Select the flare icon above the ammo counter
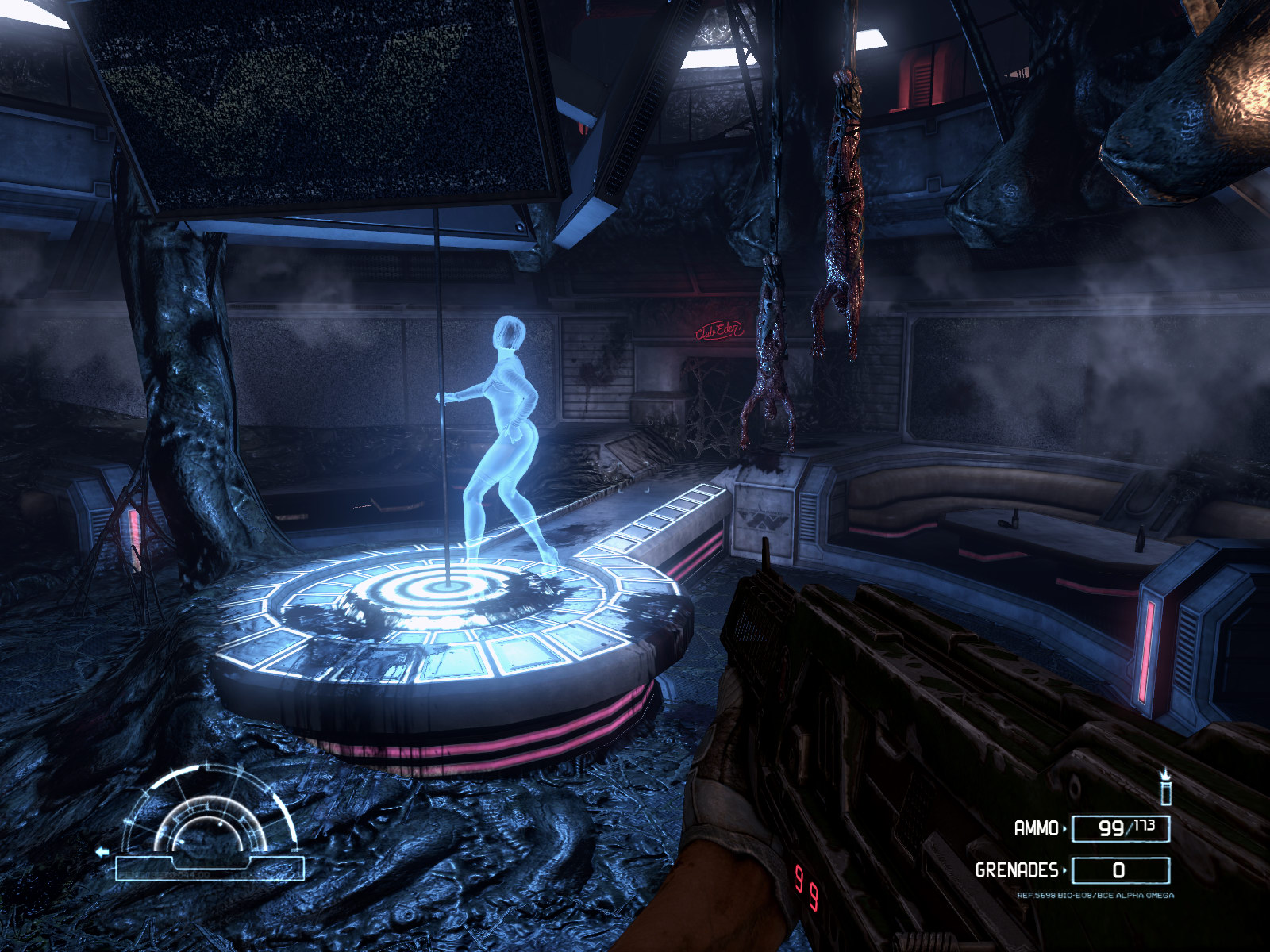Image resolution: width=1270 pixels, height=952 pixels. (1165, 787)
